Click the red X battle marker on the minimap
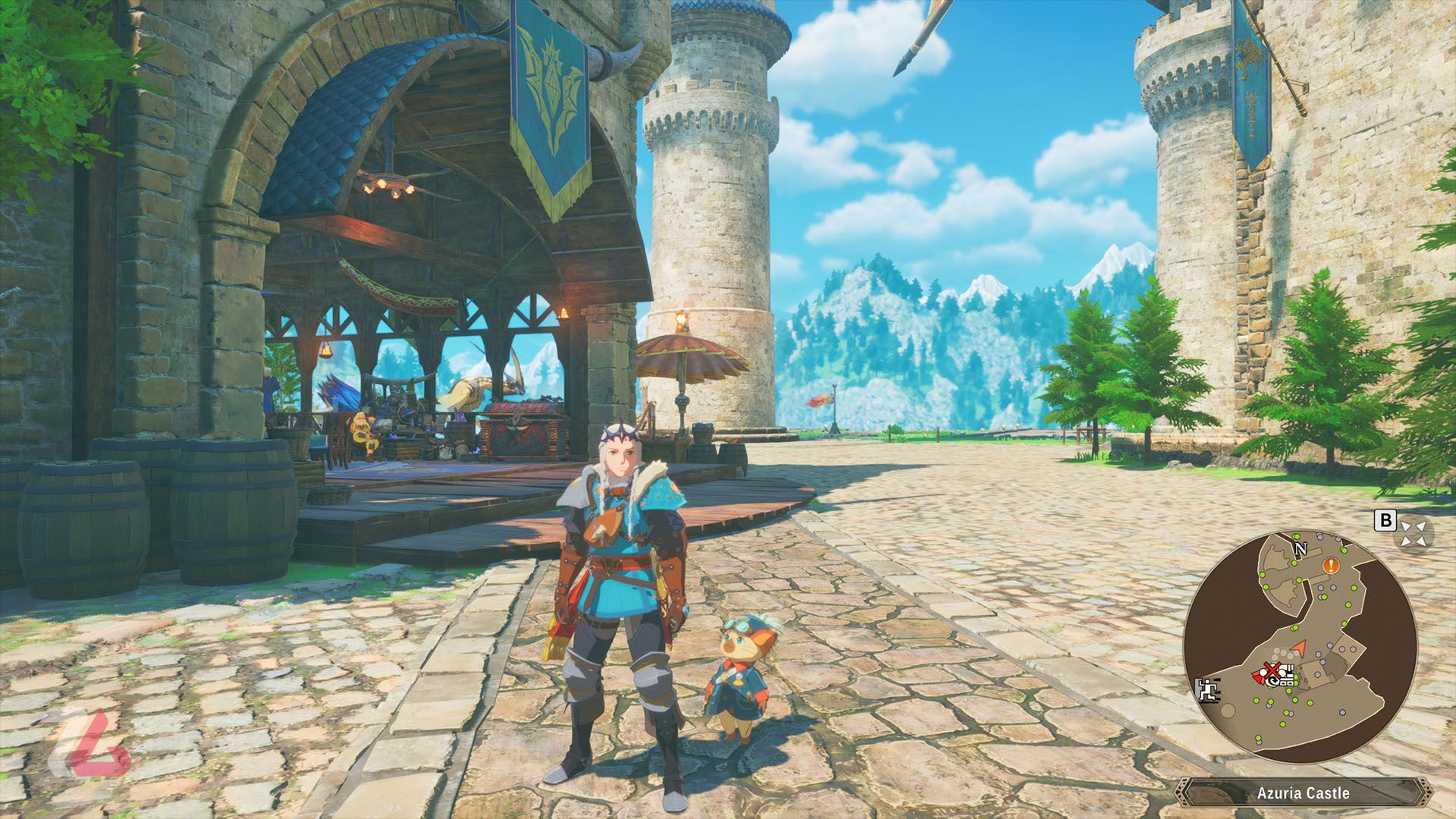This screenshot has height=819, width=1456. point(1272,670)
